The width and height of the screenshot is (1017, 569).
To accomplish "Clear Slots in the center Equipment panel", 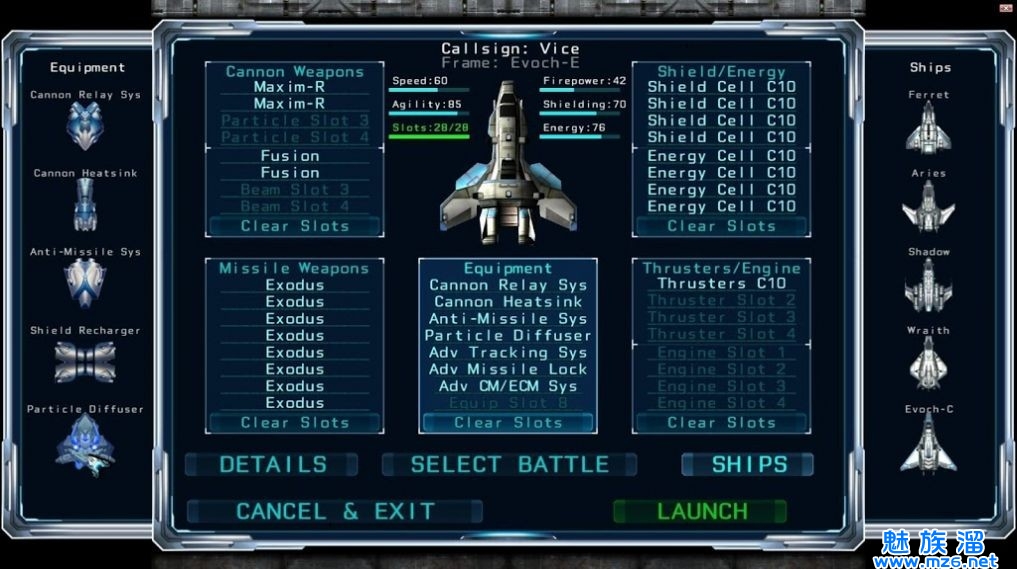I will tap(508, 422).
